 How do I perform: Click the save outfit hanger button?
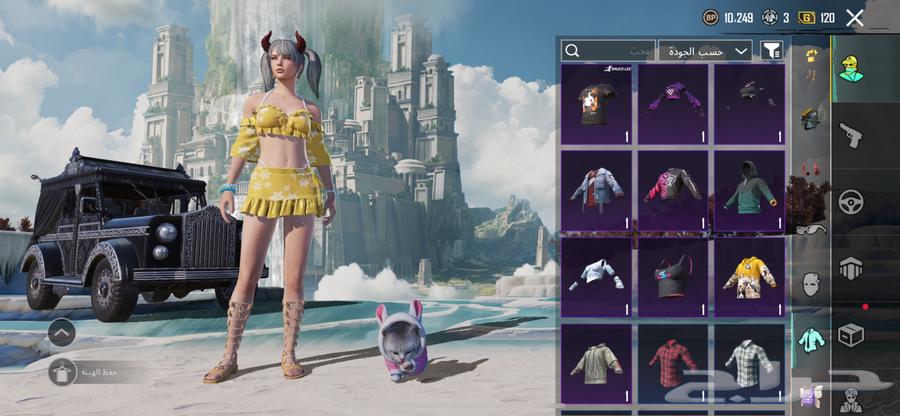(62, 373)
